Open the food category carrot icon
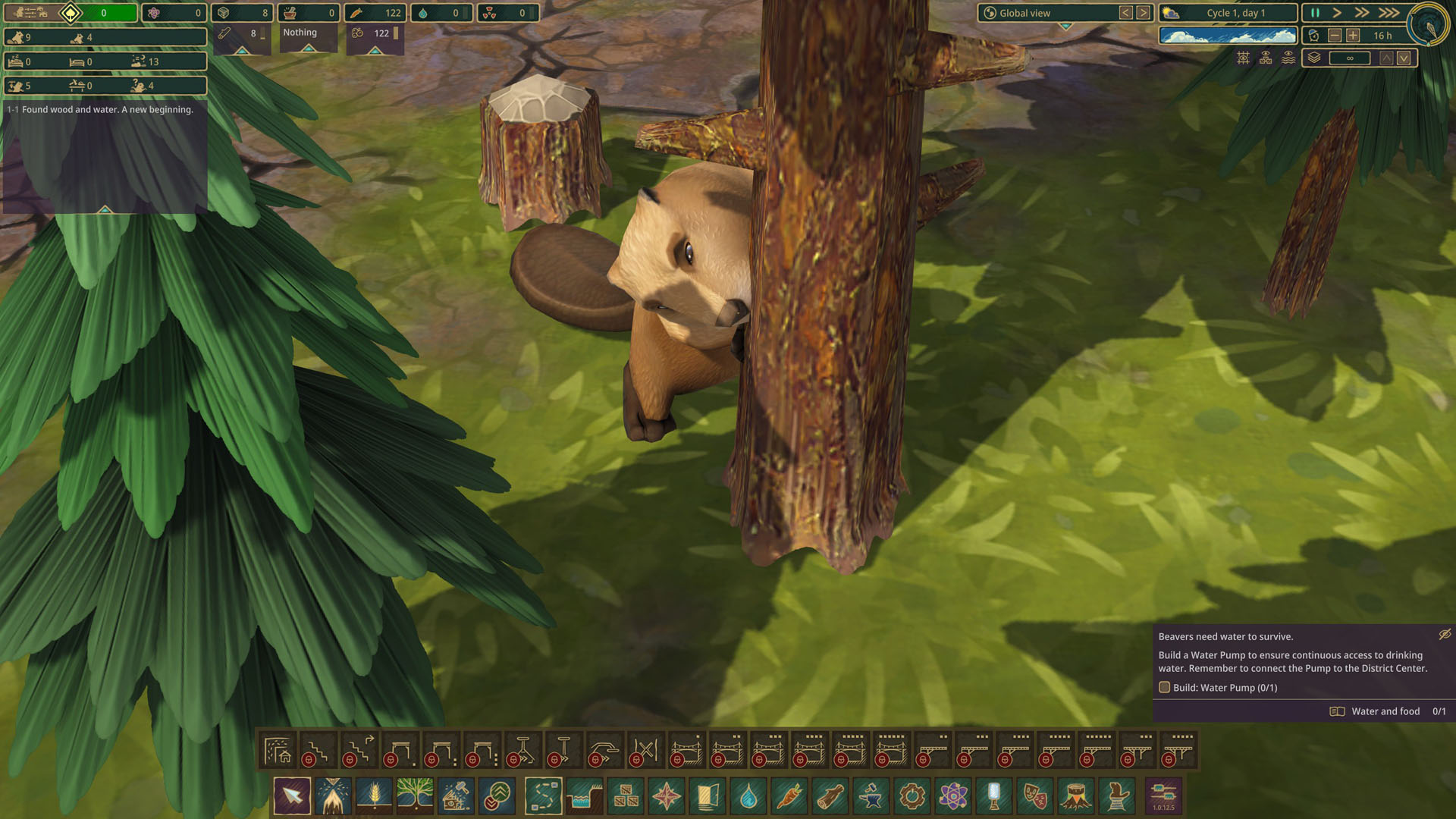The width and height of the screenshot is (1456, 819). [x=789, y=796]
